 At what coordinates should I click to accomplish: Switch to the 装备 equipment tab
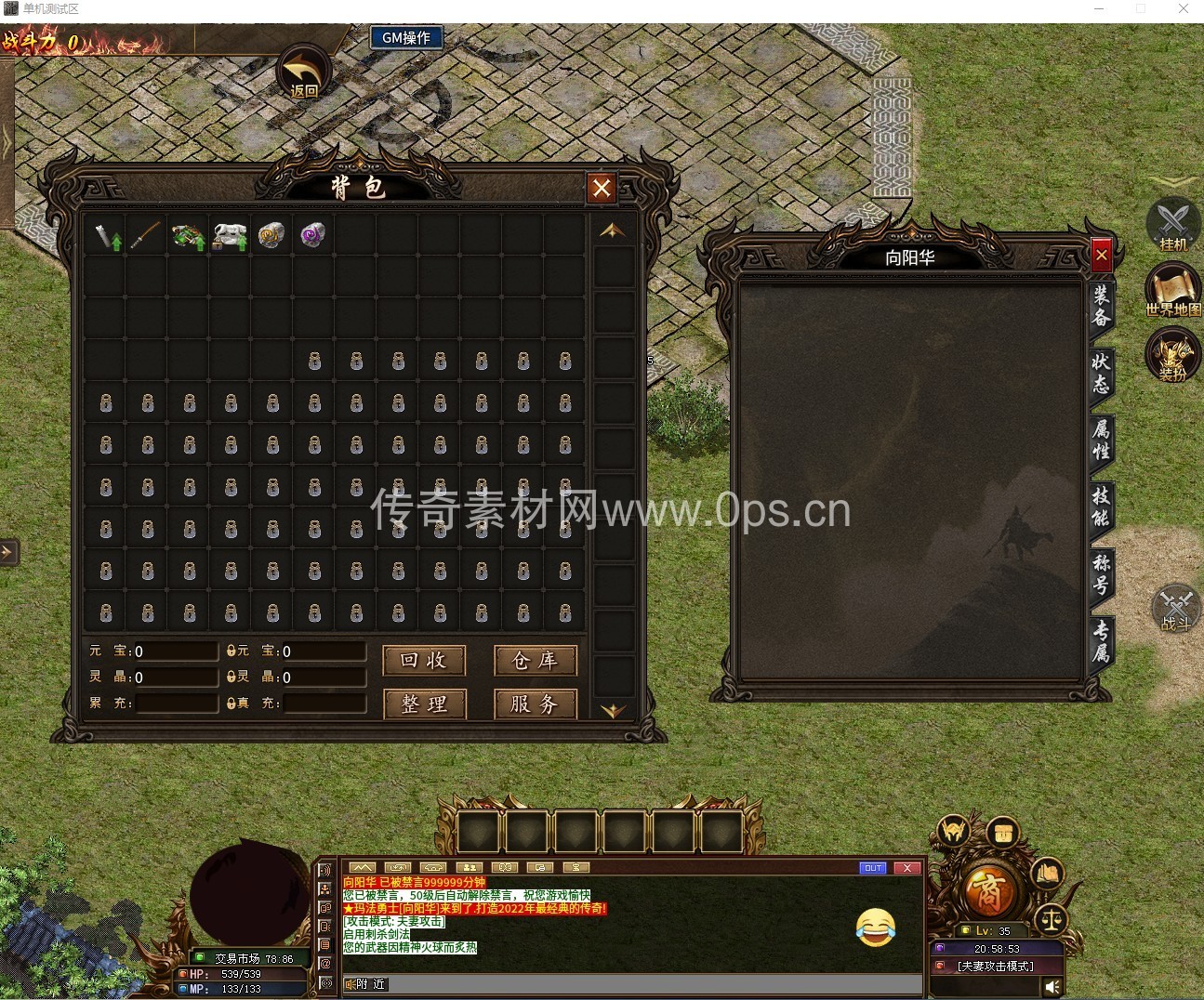[1101, 307]
